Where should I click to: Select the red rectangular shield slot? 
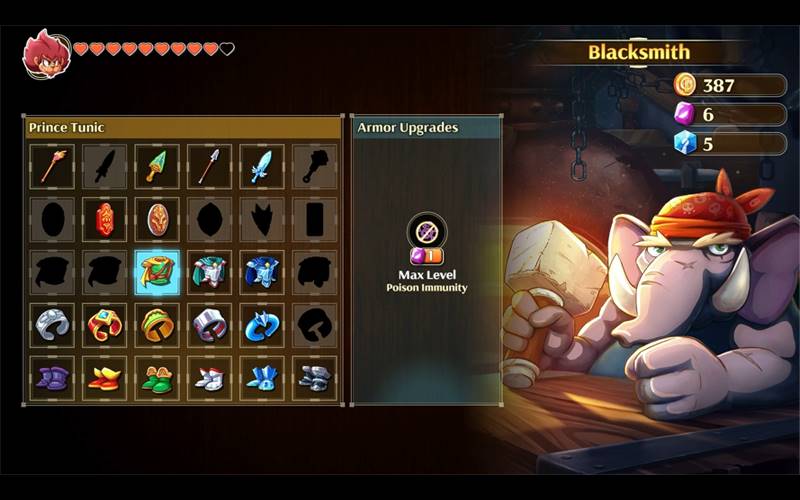[x=105, y=219]
